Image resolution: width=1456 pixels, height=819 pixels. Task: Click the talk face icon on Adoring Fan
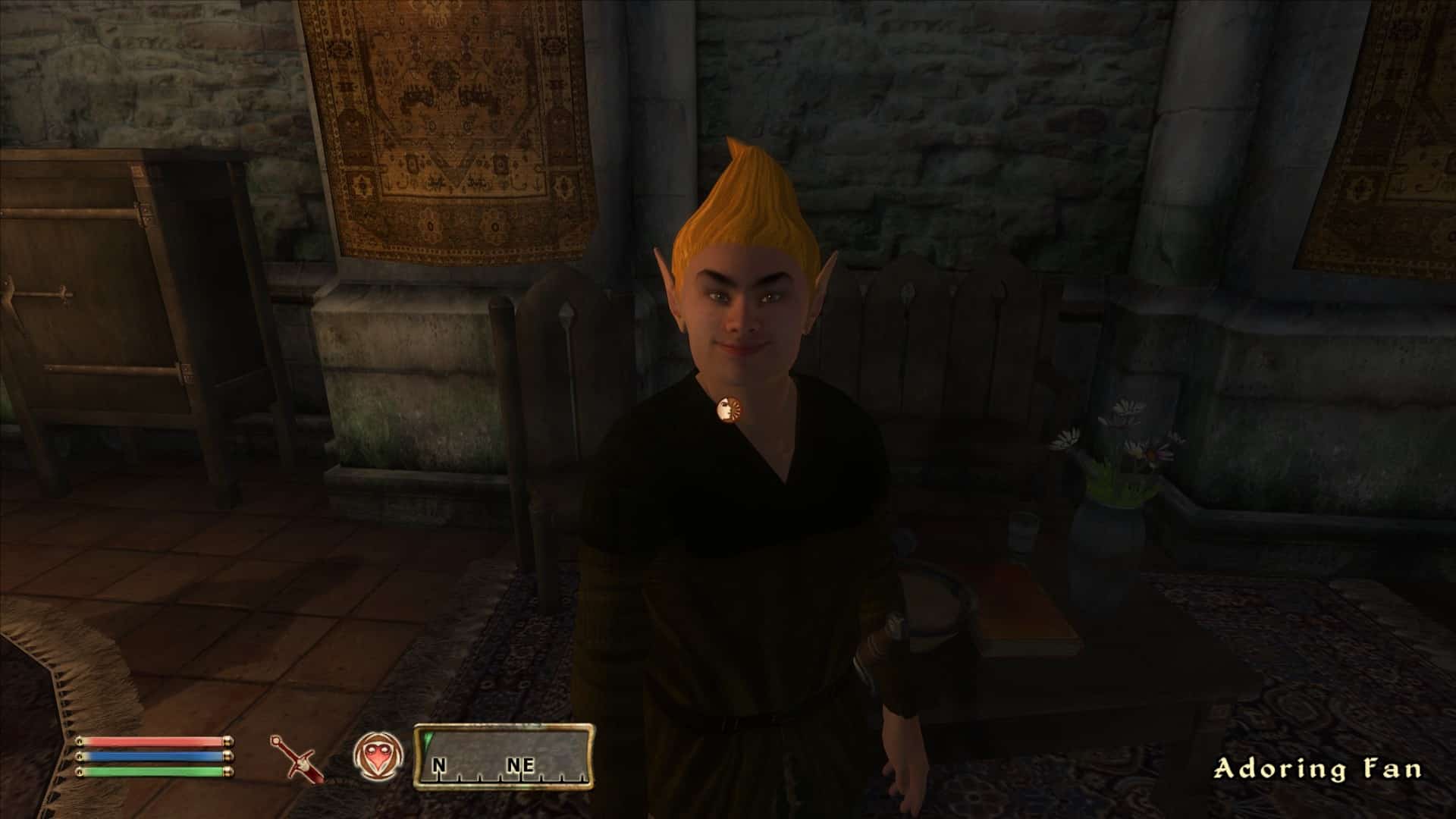[730, 410]
